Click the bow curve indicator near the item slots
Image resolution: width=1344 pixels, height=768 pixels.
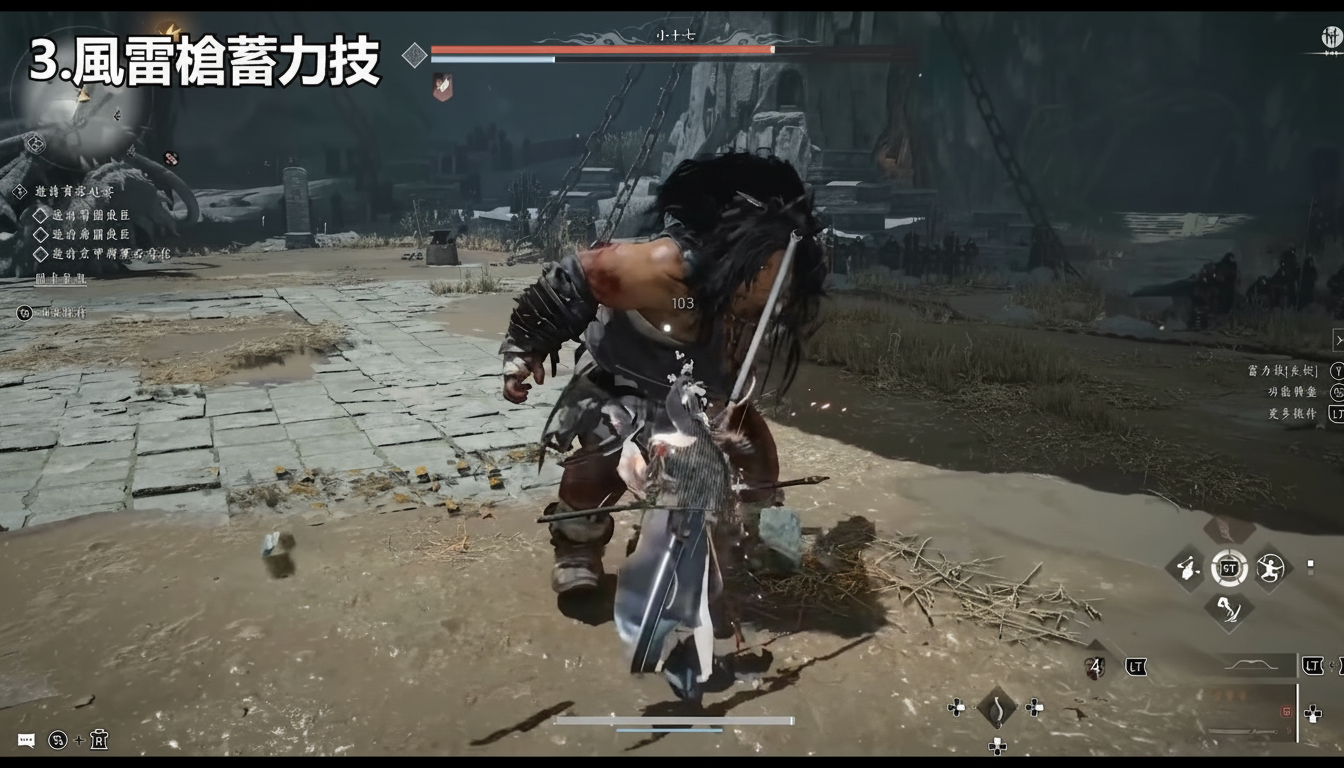coord(1252,664)
